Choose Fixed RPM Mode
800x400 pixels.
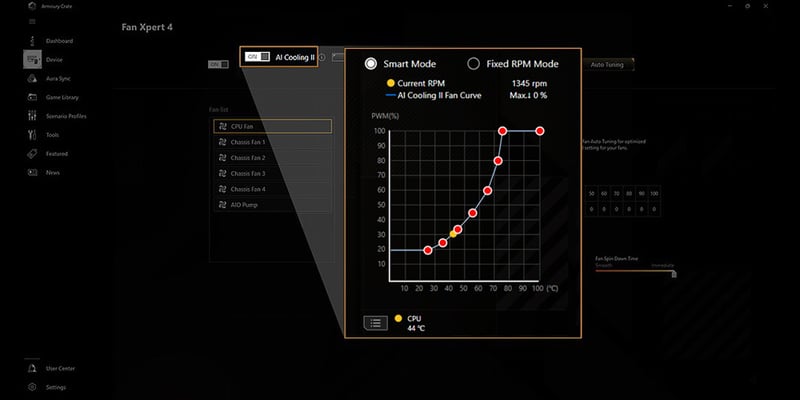coord(474,63)
